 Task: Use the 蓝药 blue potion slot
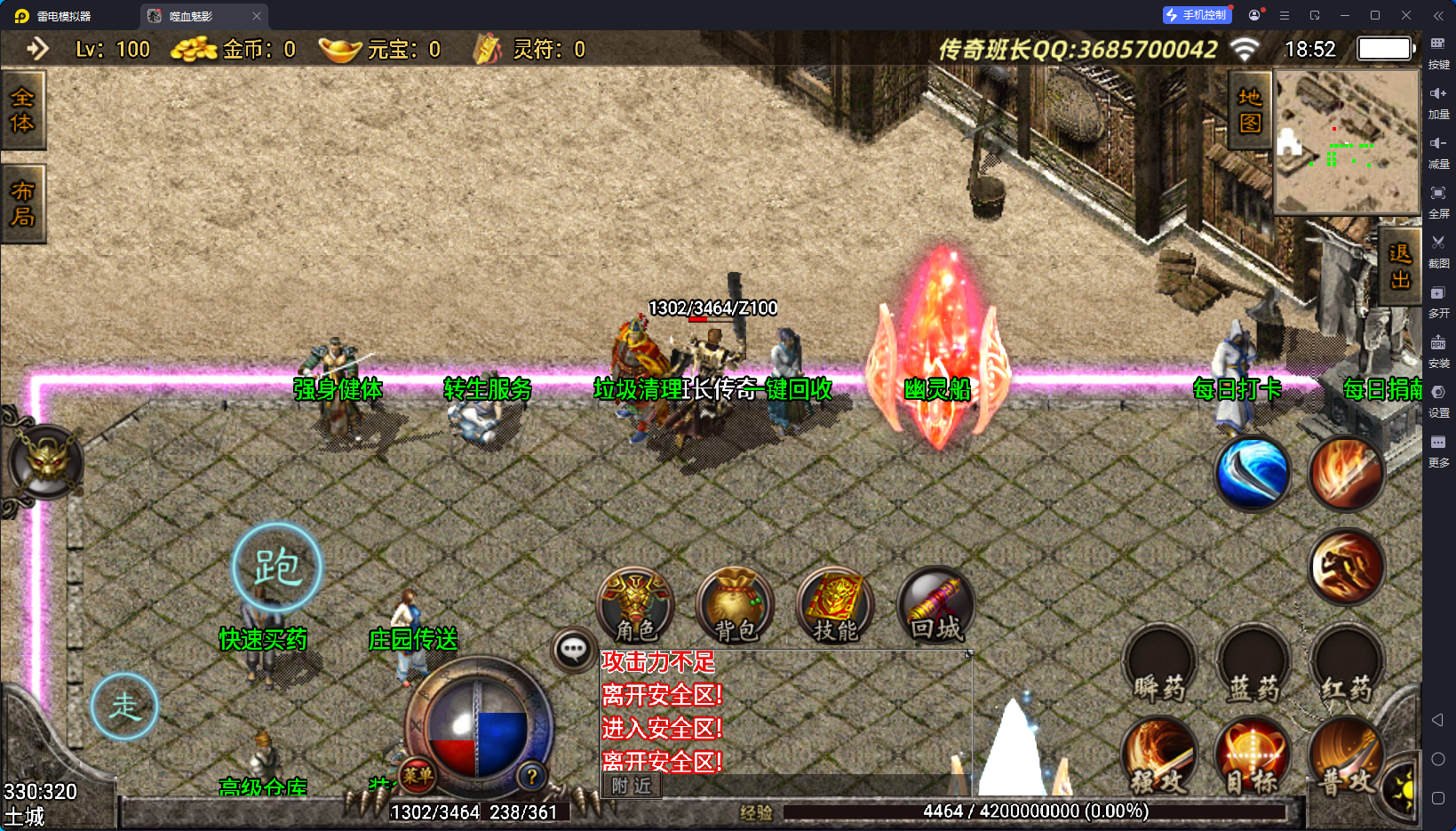coord(1253,667)
